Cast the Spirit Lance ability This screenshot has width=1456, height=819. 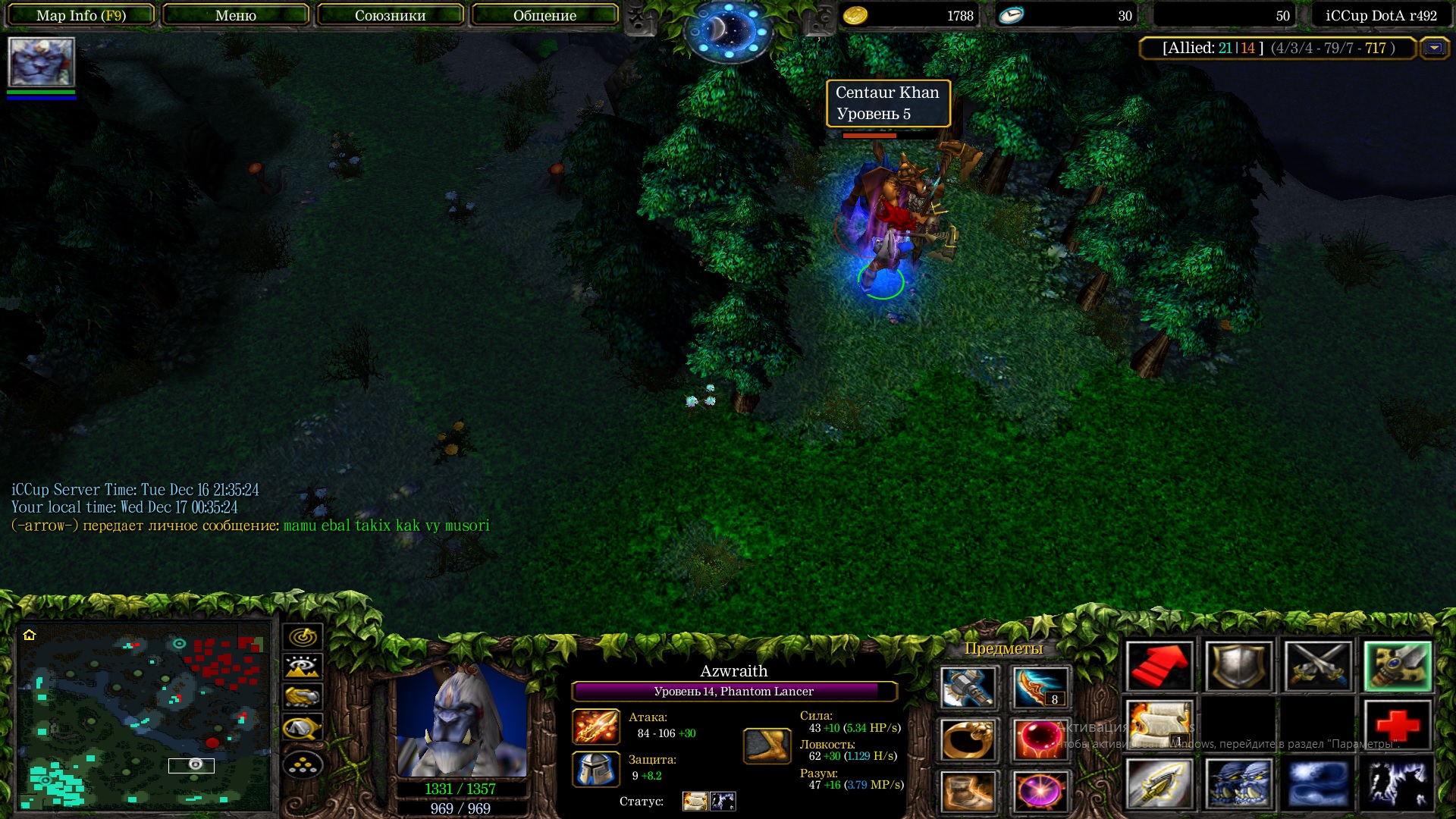pos(1159,783)
